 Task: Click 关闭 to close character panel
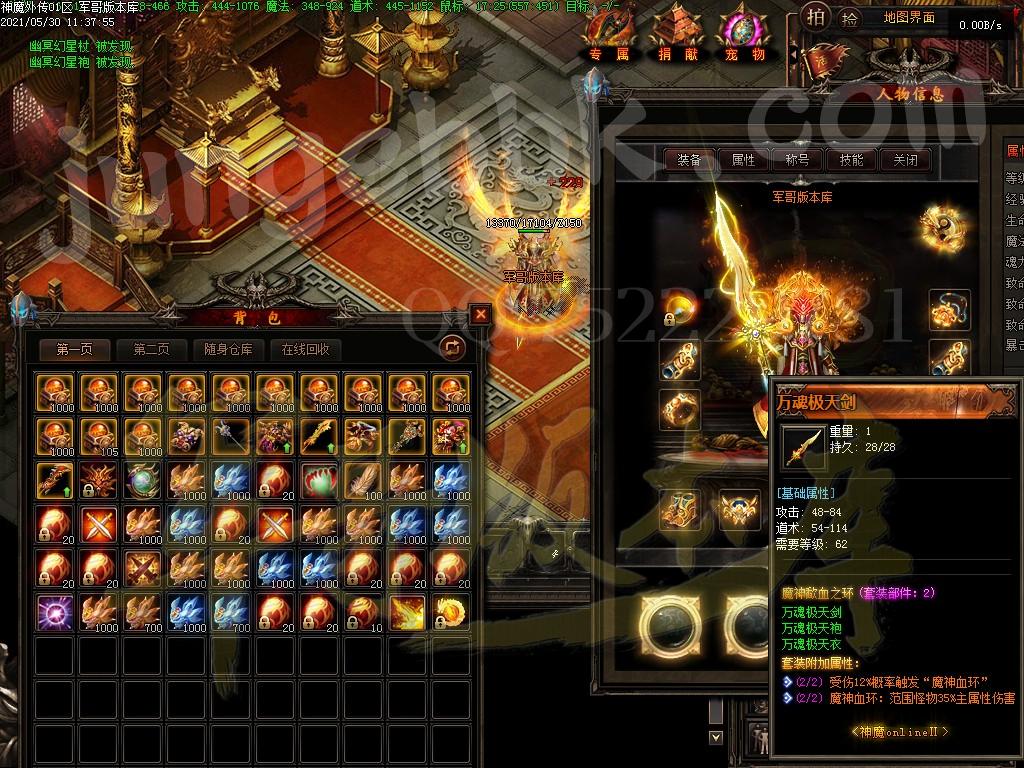pos(905,159)
